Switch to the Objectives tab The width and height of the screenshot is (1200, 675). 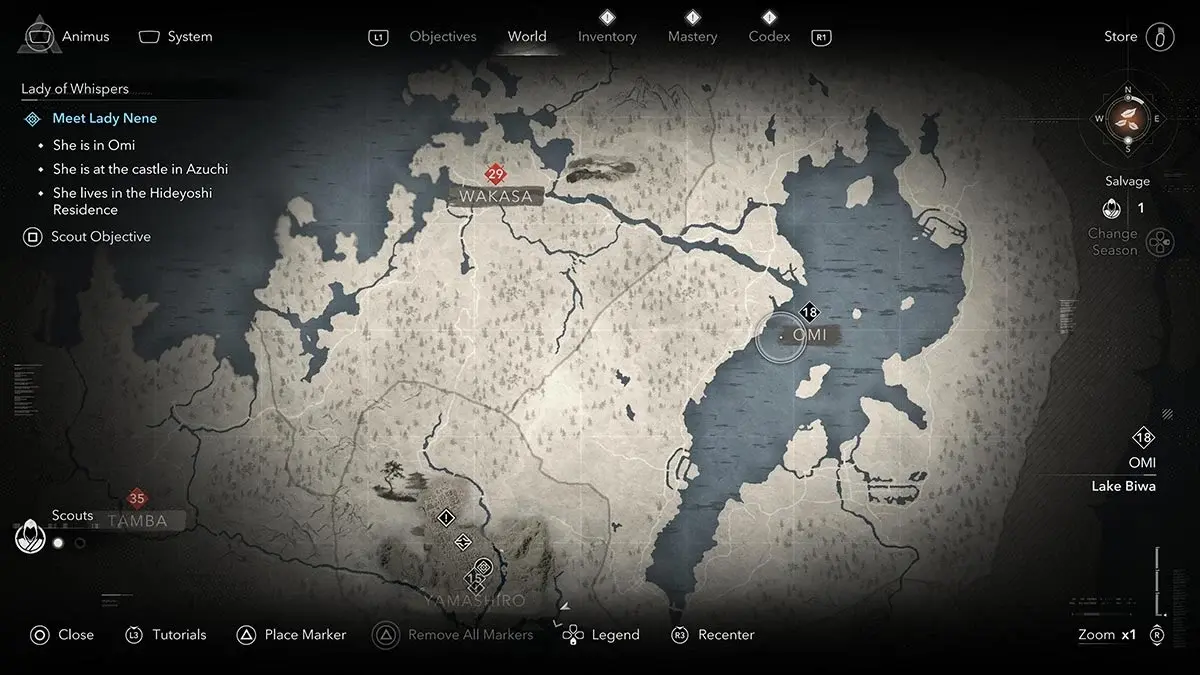point(442,37)
